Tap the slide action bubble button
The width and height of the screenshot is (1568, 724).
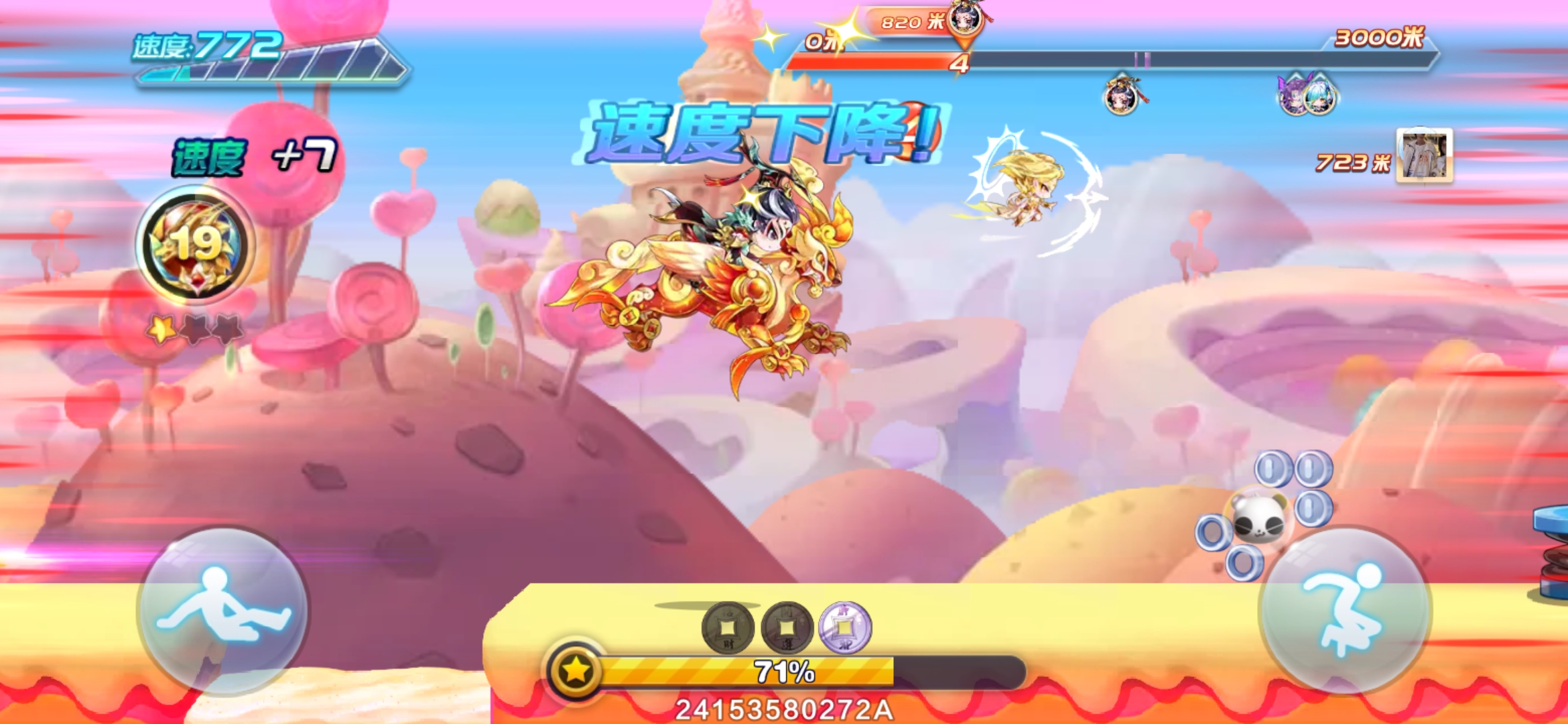pos(222,610)
